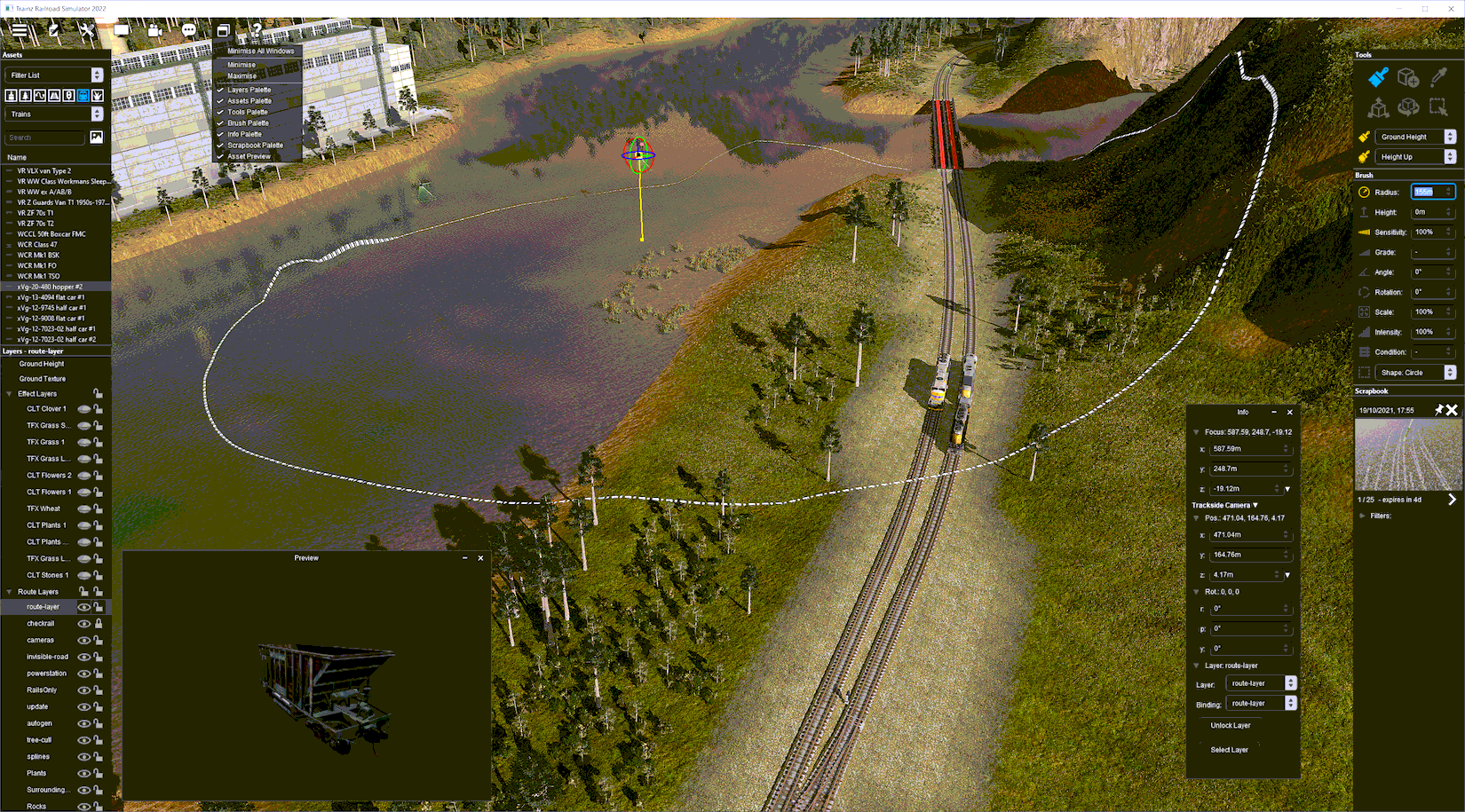Select the Rotate Object tool

pos(1409,106)
